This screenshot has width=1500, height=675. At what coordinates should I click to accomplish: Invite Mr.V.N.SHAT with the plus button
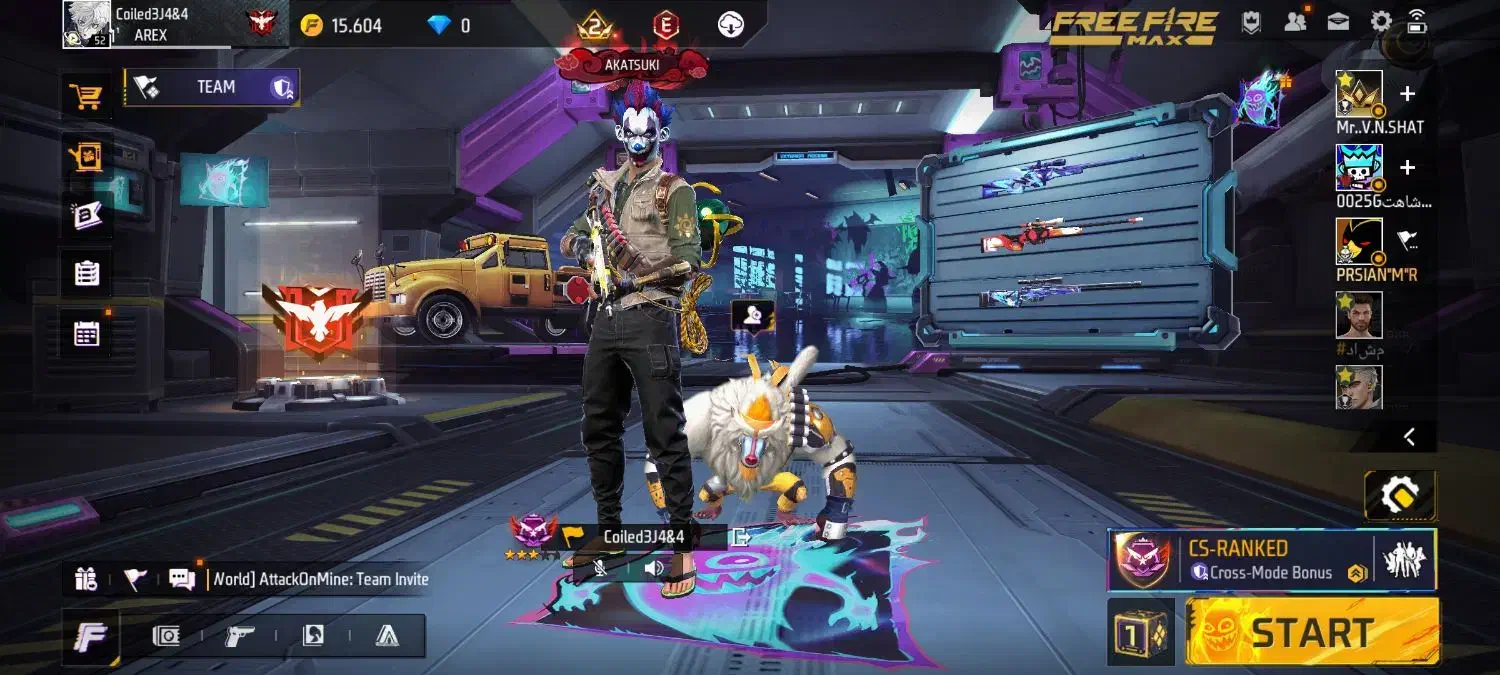pyautogui.click(x=1407, y=94)
